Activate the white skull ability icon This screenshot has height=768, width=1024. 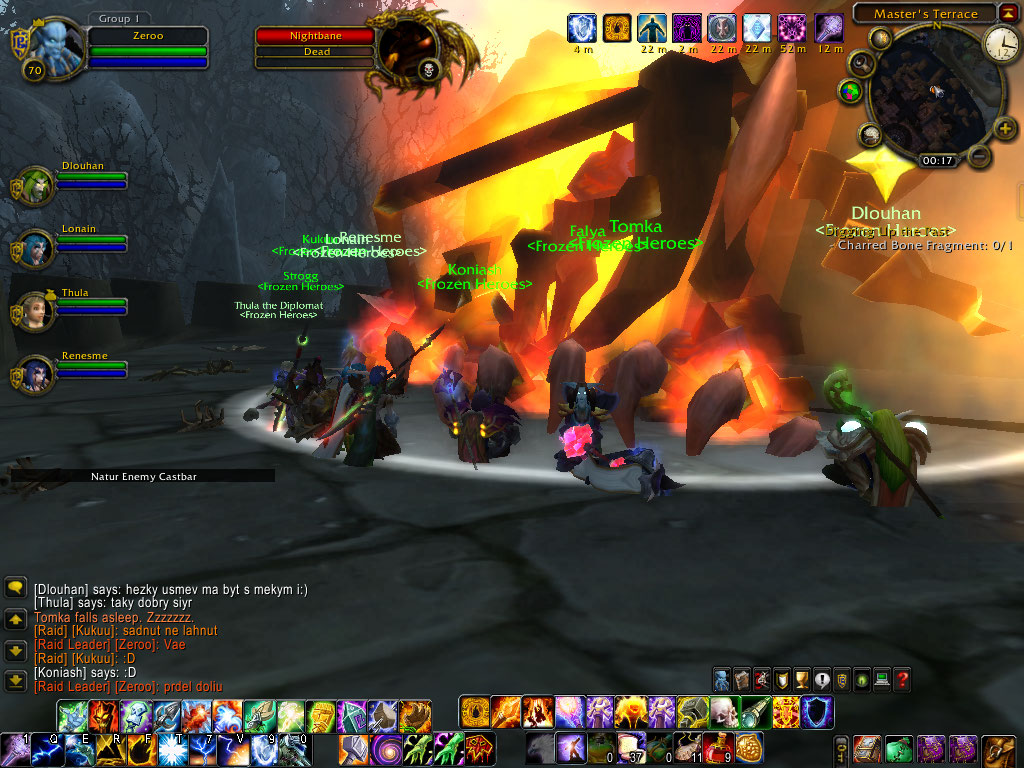[723, 713]
